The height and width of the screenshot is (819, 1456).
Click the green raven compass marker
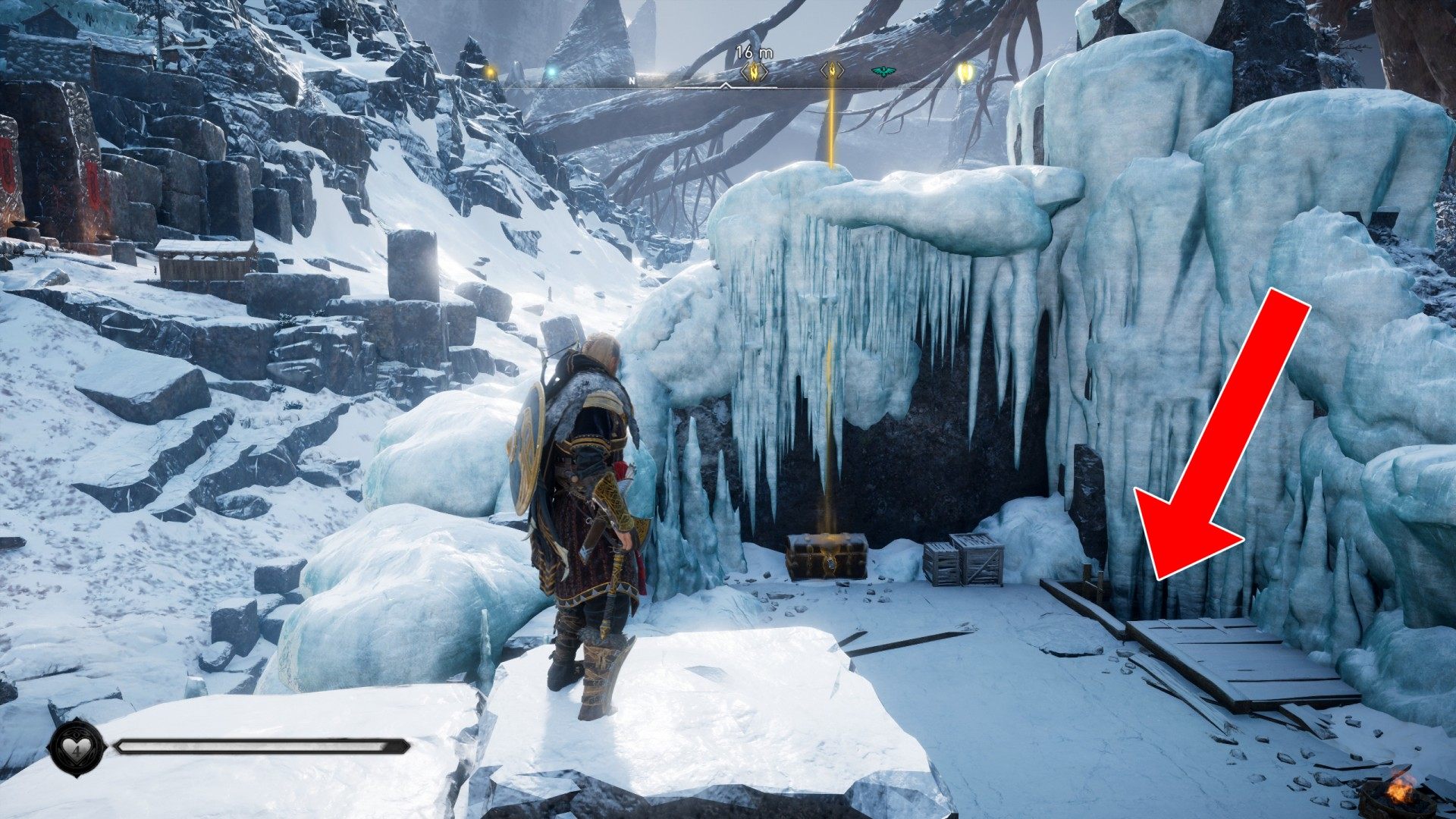click(883, 72)
